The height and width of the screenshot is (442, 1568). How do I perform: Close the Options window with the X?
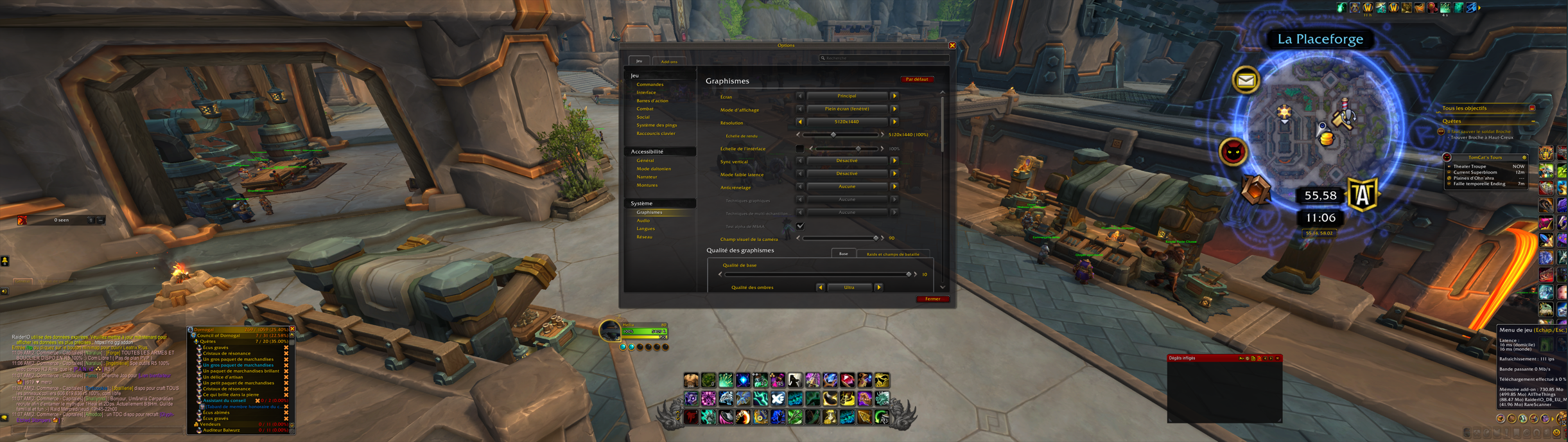point(952,46)
